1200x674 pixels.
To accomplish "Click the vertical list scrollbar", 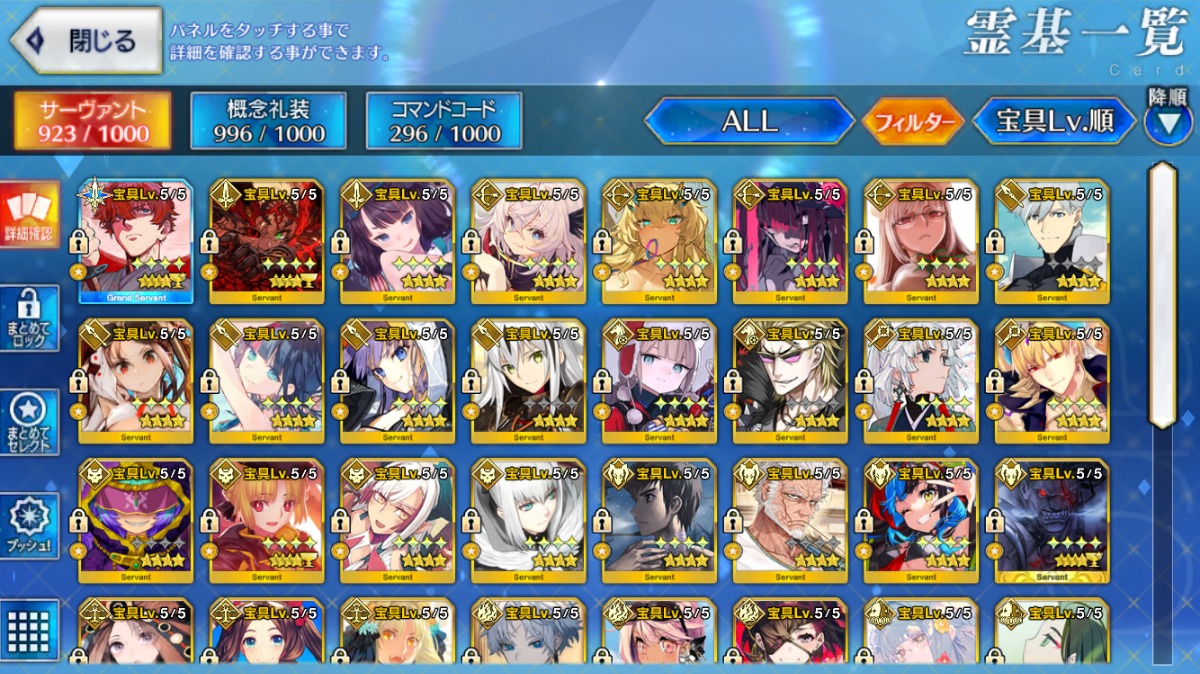I will coord(1162,295).
